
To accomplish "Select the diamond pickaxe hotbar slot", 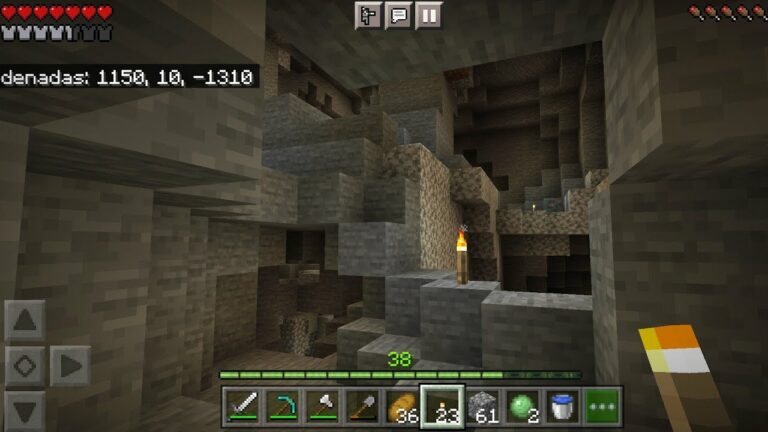I will click(x=283, y=406).
